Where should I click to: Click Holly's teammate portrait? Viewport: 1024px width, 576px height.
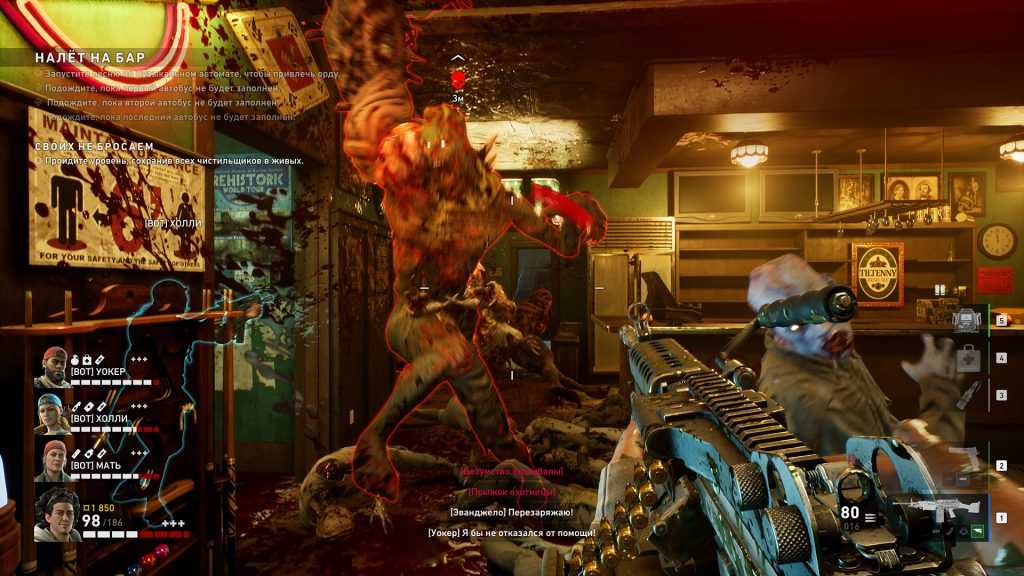point(53,414)
